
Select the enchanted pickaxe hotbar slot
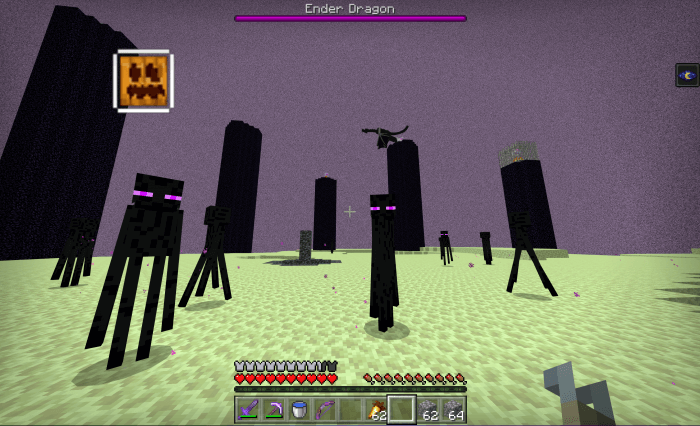[x=272, y=409]
